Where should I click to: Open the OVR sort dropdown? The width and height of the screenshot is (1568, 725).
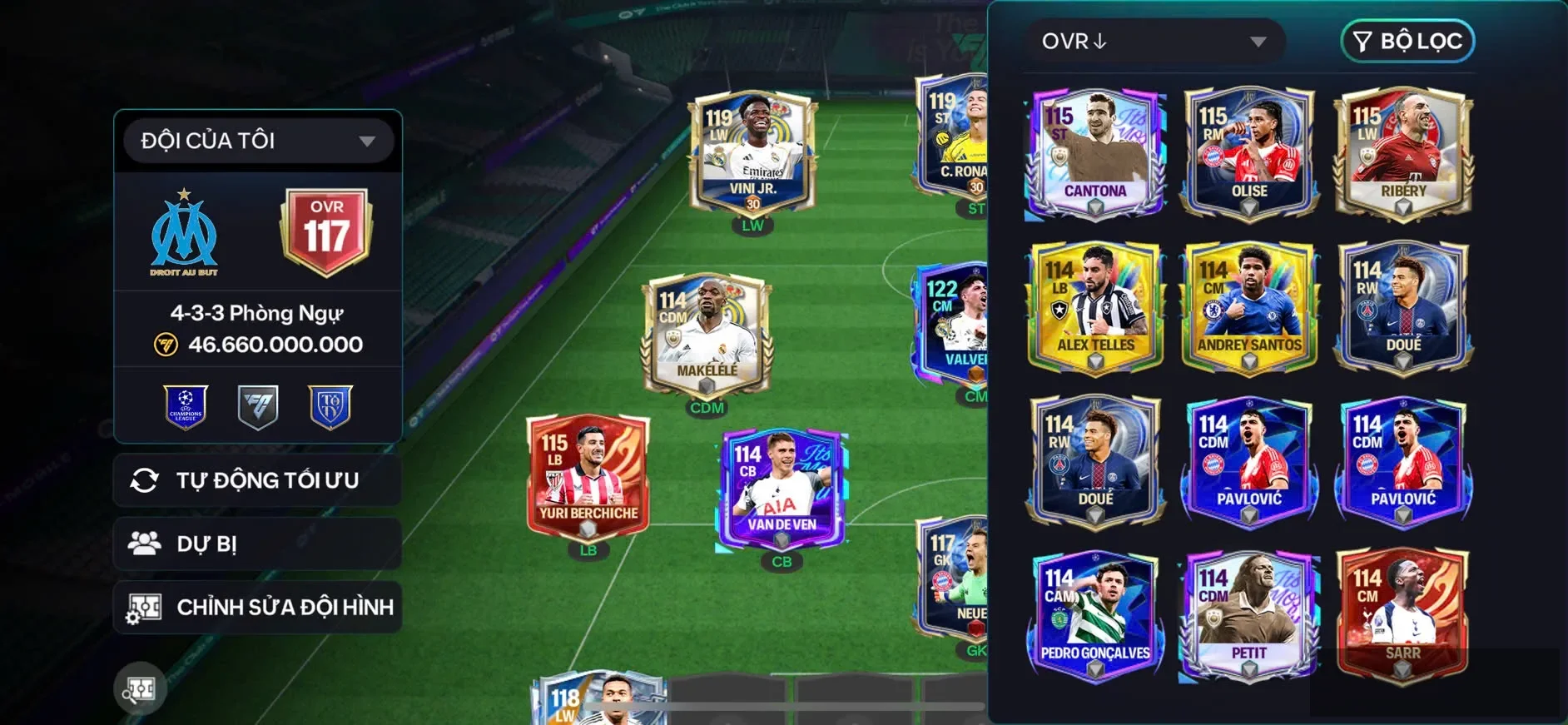coord(1154,42)
